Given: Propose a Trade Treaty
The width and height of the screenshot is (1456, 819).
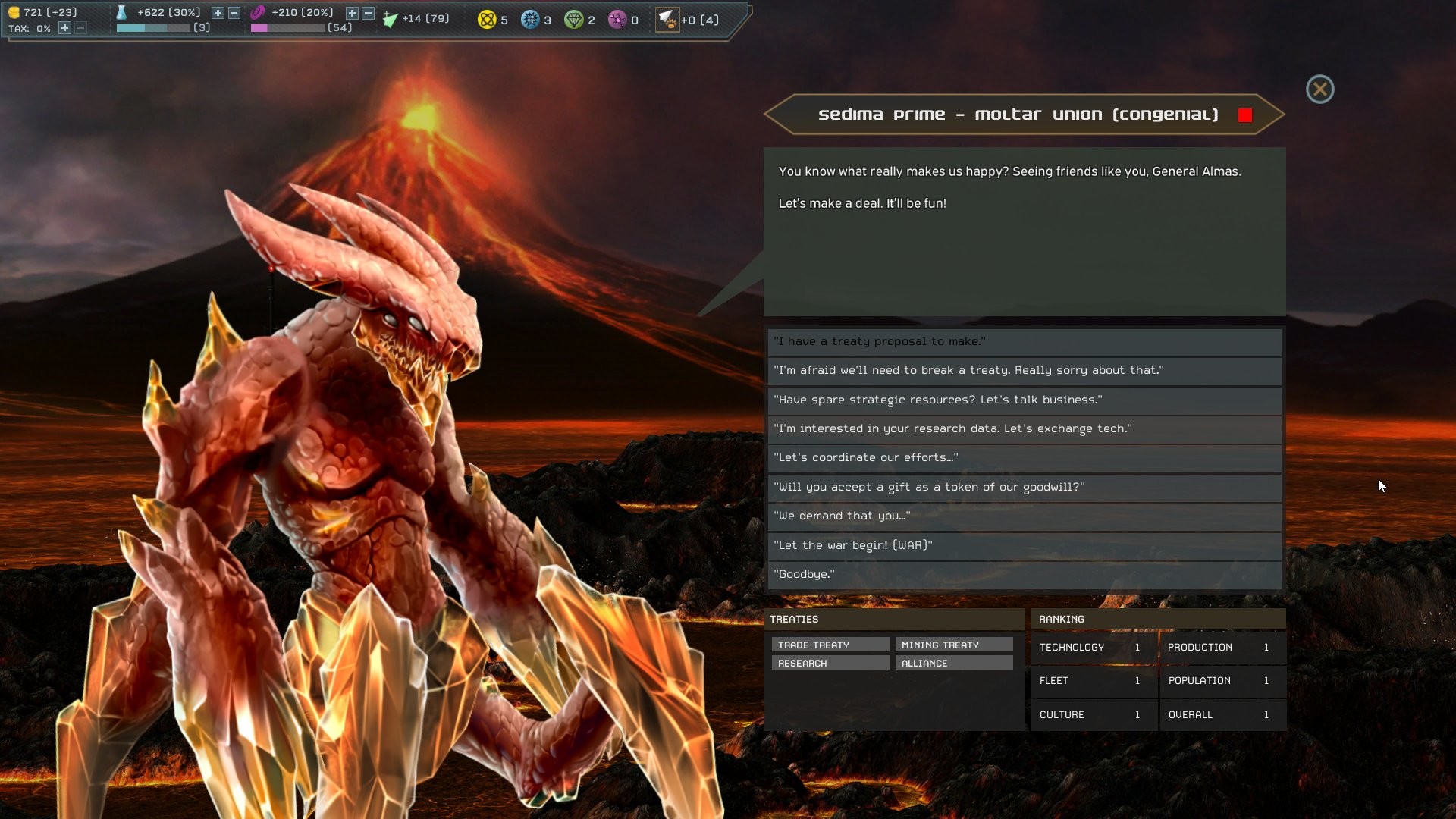Looking at the screenshot, I should pyautogui.click(x=829, y=644).
